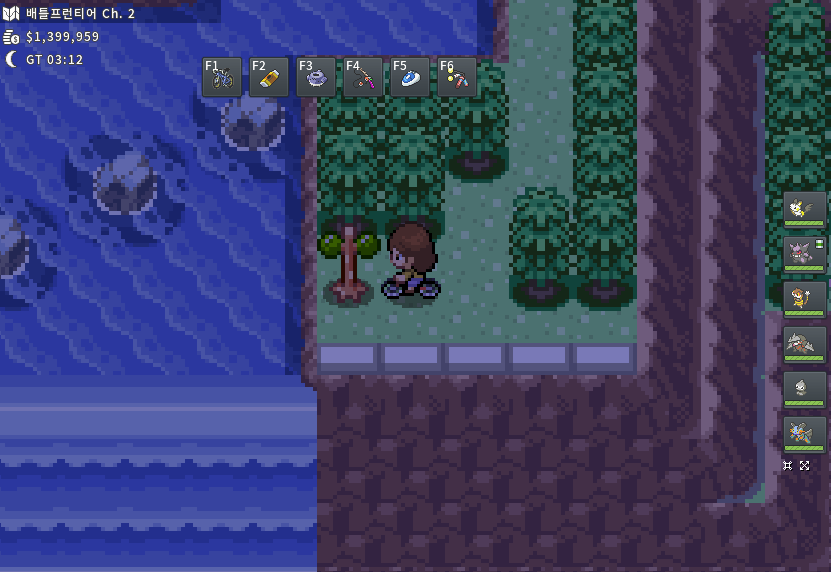831x572 pixels.
Task: Select the small grey ghost party Pokémon
Action: click(x=805, y=389)
